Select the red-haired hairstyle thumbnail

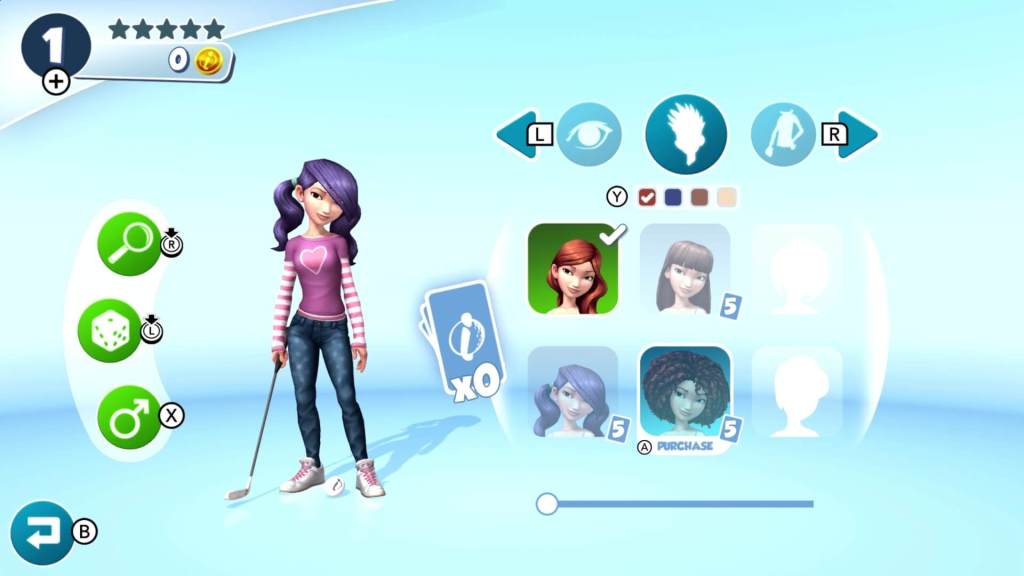(573, 268)
